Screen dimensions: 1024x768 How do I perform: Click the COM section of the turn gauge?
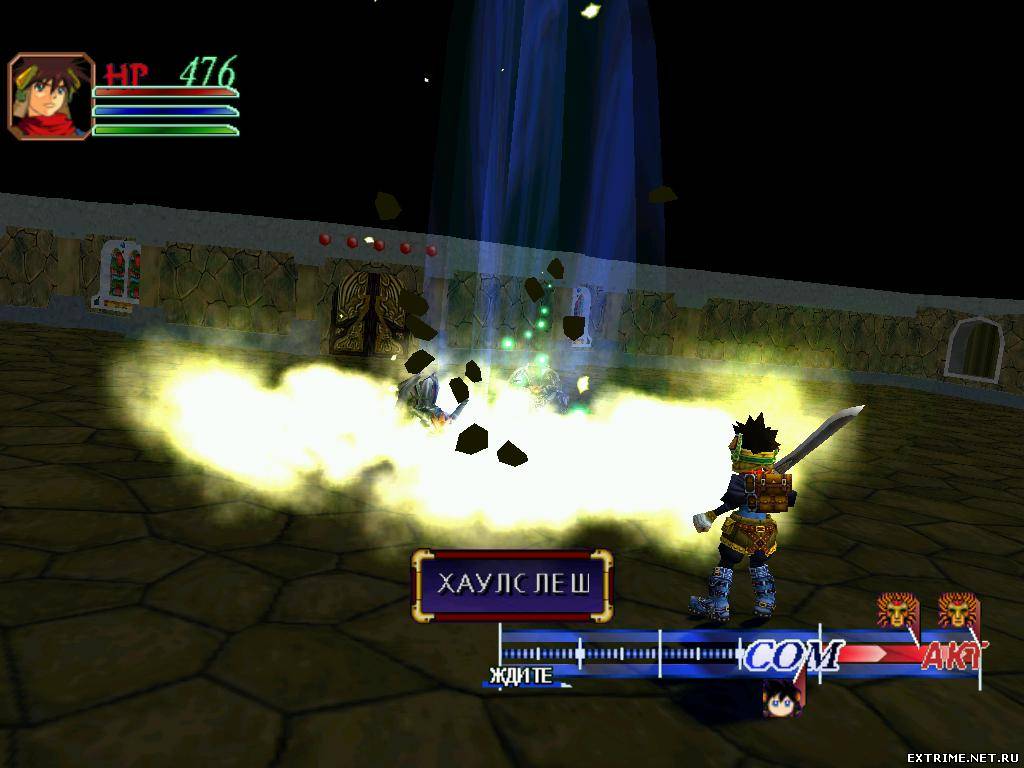pyautogui.click(x=791, y=655)
